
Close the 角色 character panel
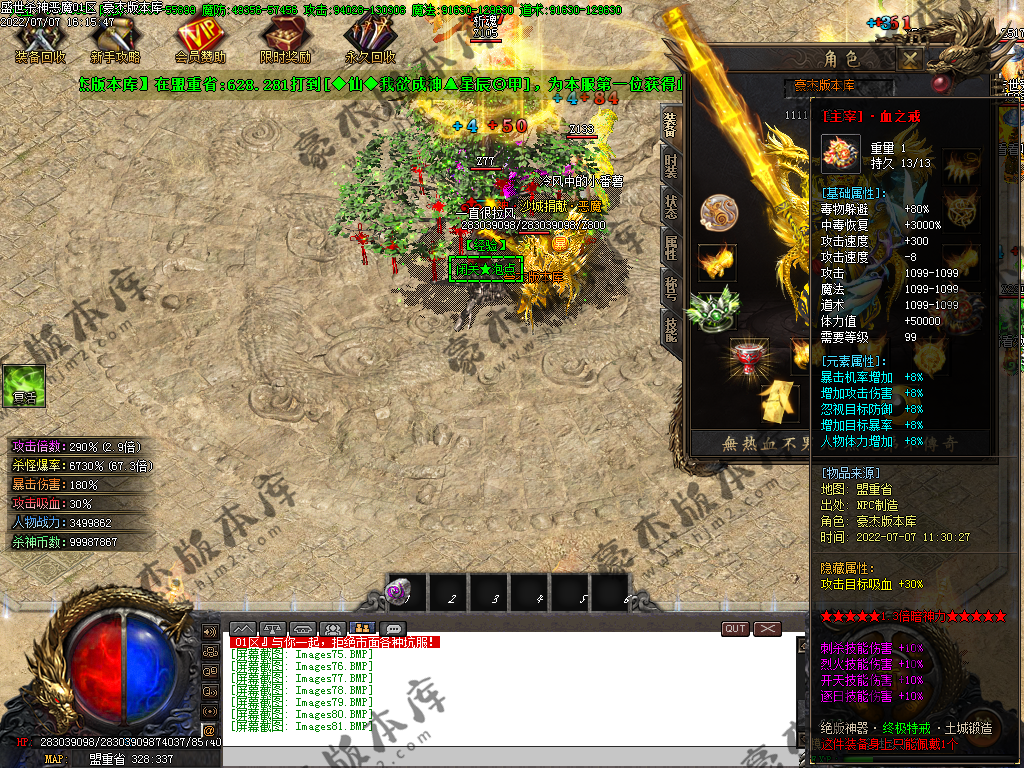point(909,59)
